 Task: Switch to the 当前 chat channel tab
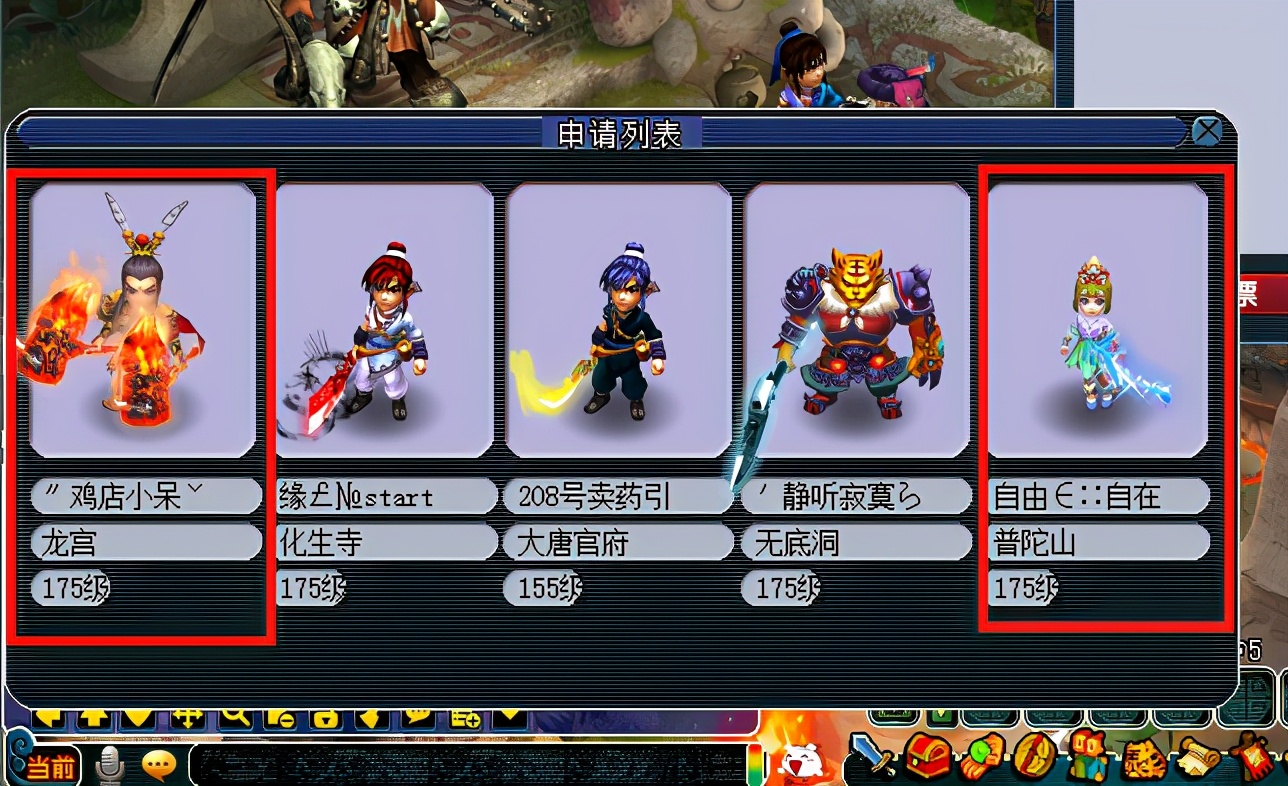click(50, 764)
